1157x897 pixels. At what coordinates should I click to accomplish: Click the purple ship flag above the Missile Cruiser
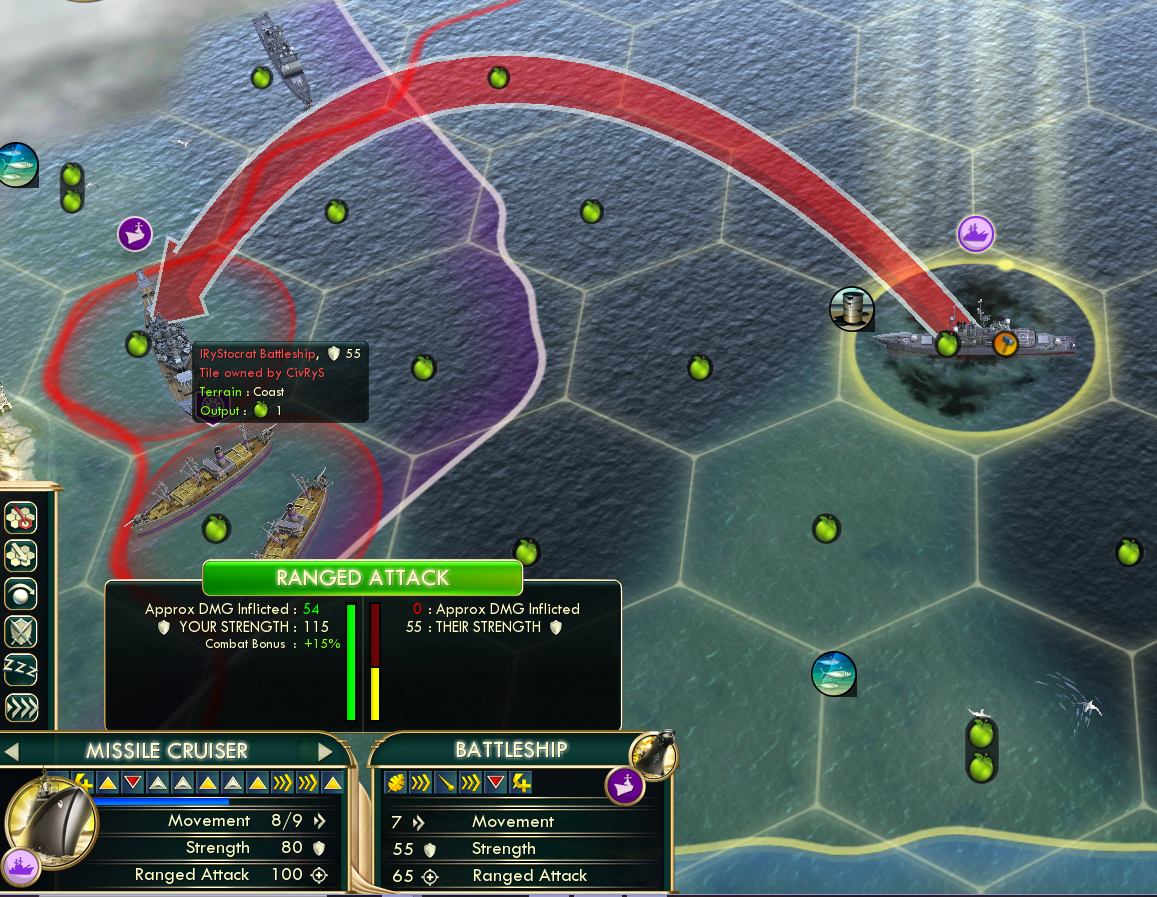click(x=976, y=234)
